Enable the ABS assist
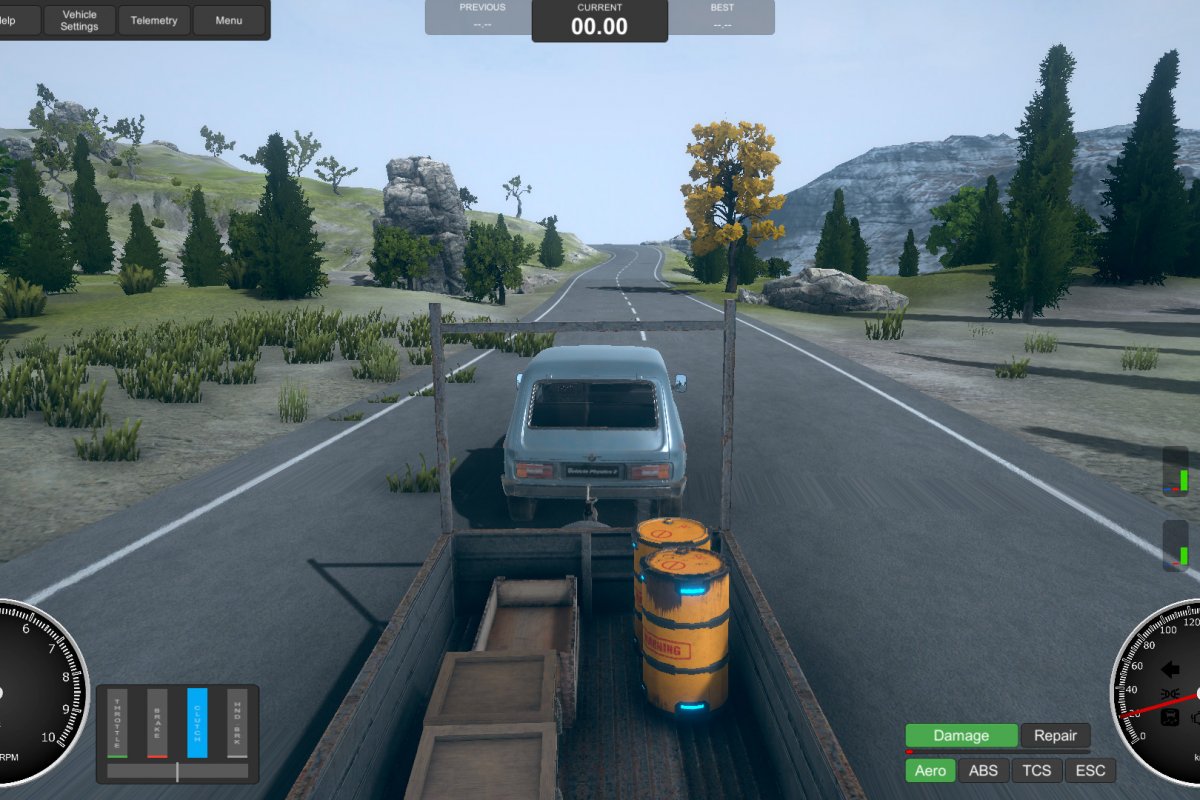Screen dimensions: 1200x800 [983, 770]
